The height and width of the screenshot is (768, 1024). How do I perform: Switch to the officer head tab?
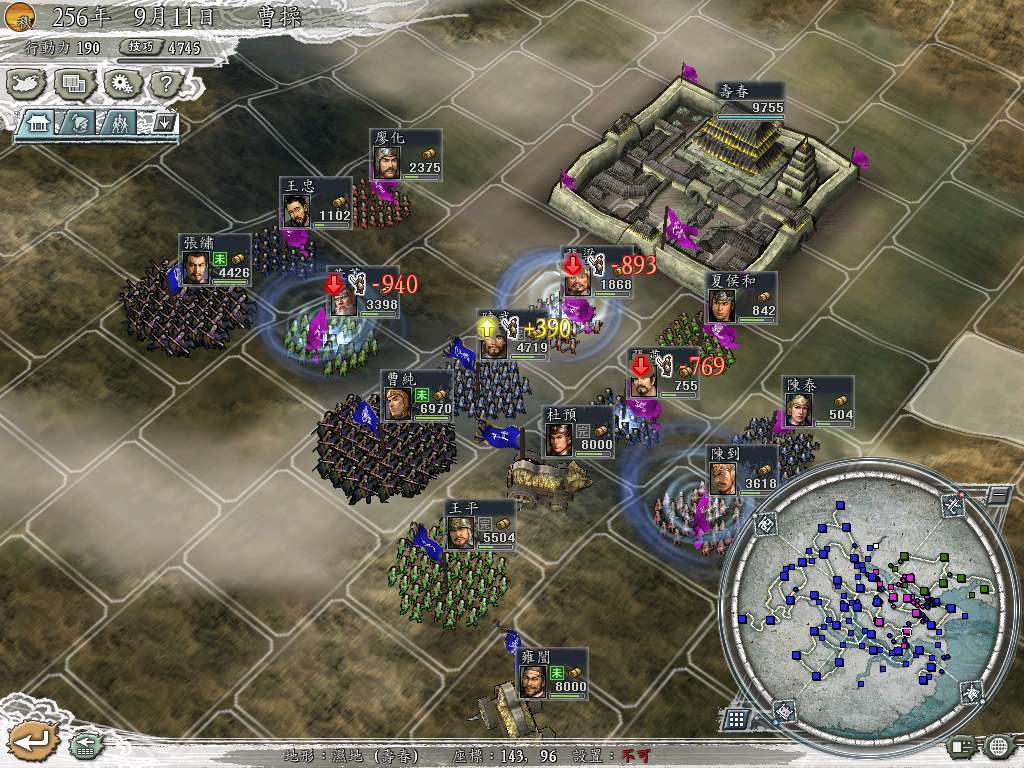[80, 123]
